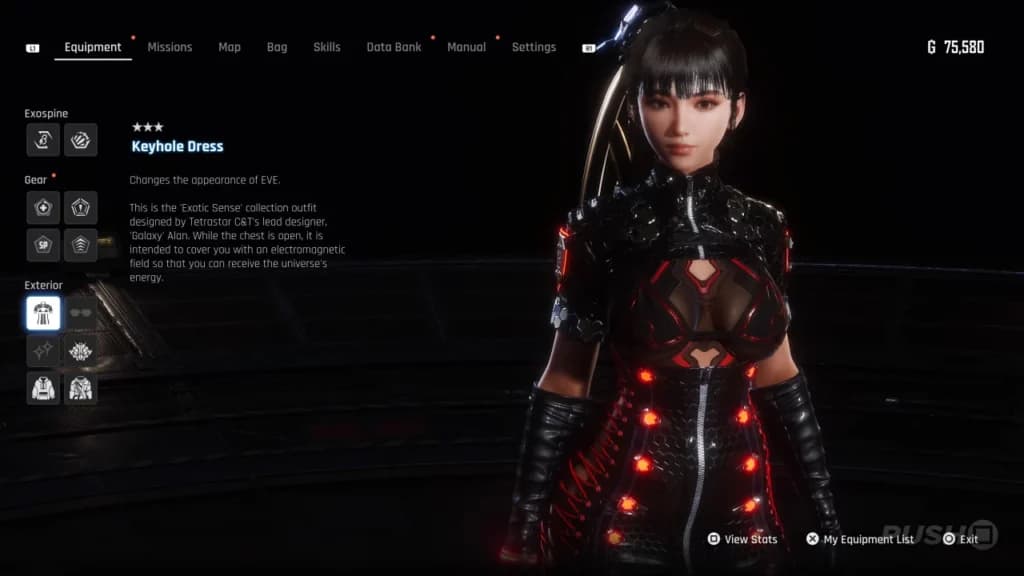Screen dimensions: 1024x576
Task: Select the Equipment tab
Action: (93, 47)
